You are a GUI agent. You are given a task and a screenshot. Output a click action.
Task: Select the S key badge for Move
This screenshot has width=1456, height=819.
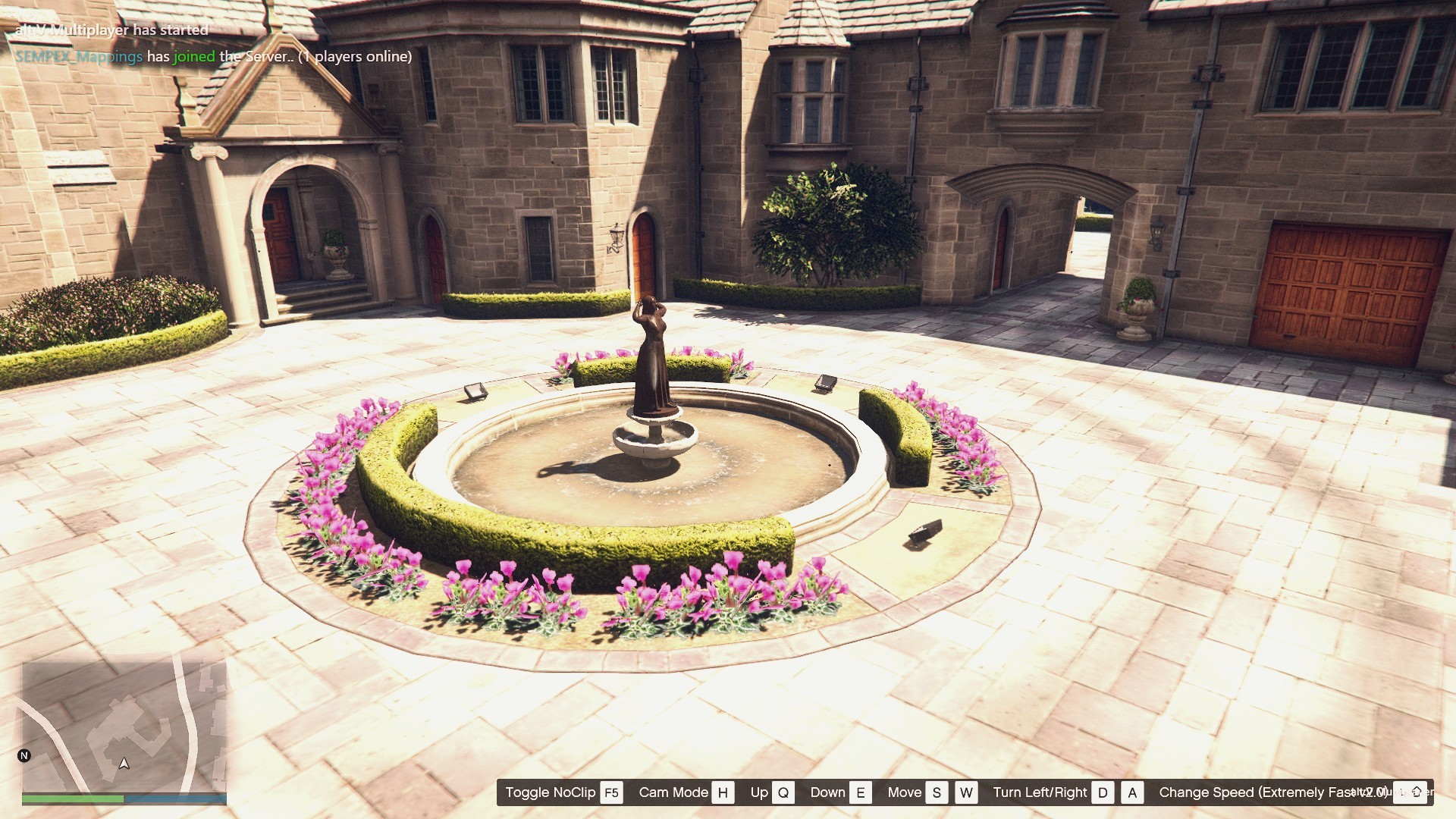(x=936, y=792)
